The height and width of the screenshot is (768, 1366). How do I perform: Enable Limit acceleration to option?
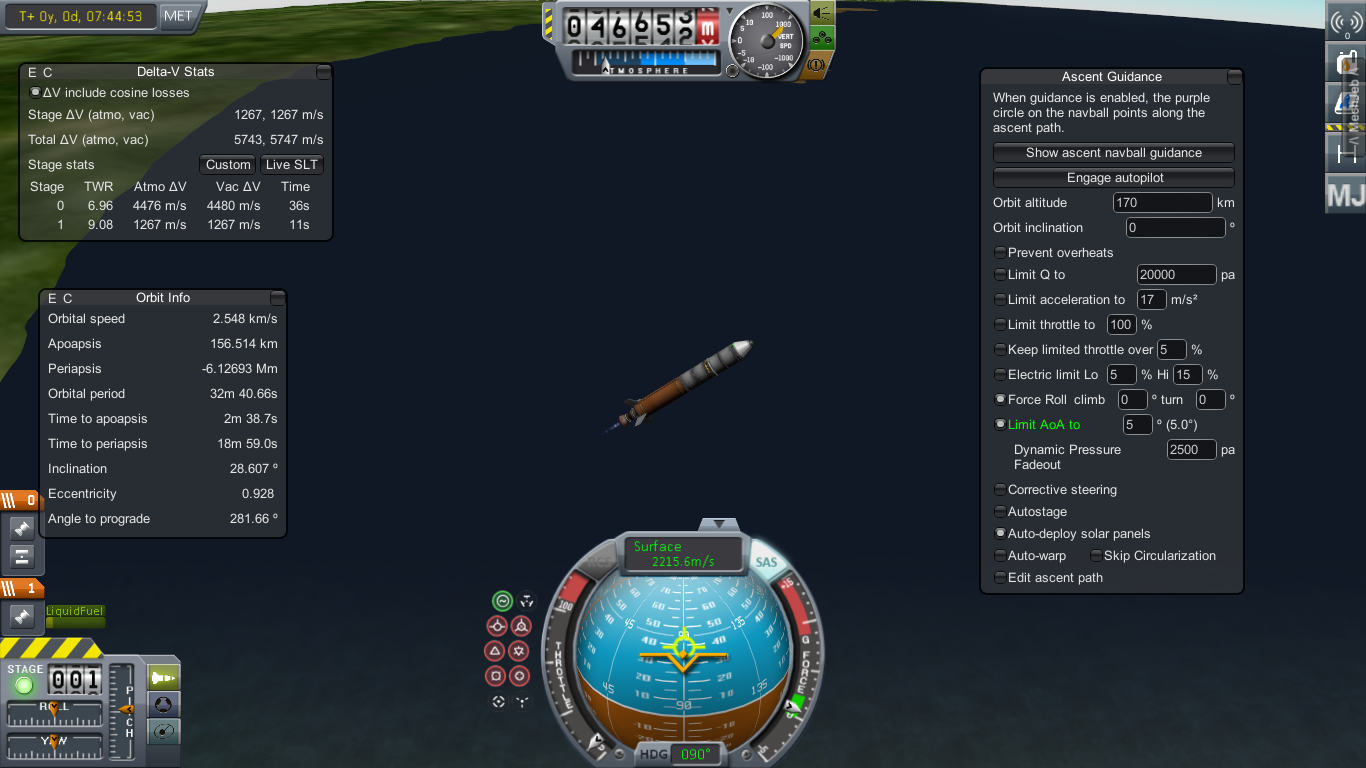[x=1000, y=300]
